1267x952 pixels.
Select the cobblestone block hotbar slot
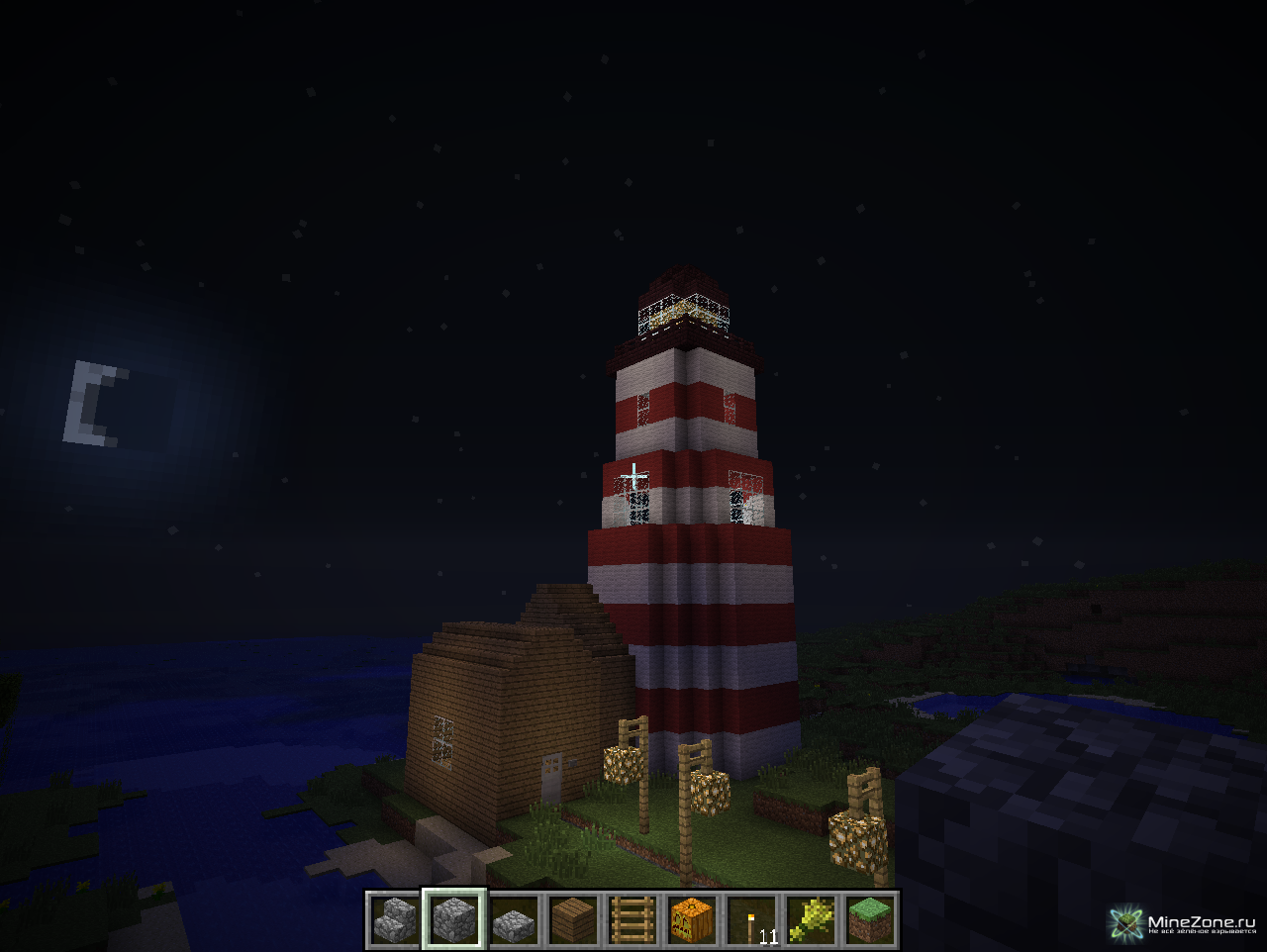[454, 920]
